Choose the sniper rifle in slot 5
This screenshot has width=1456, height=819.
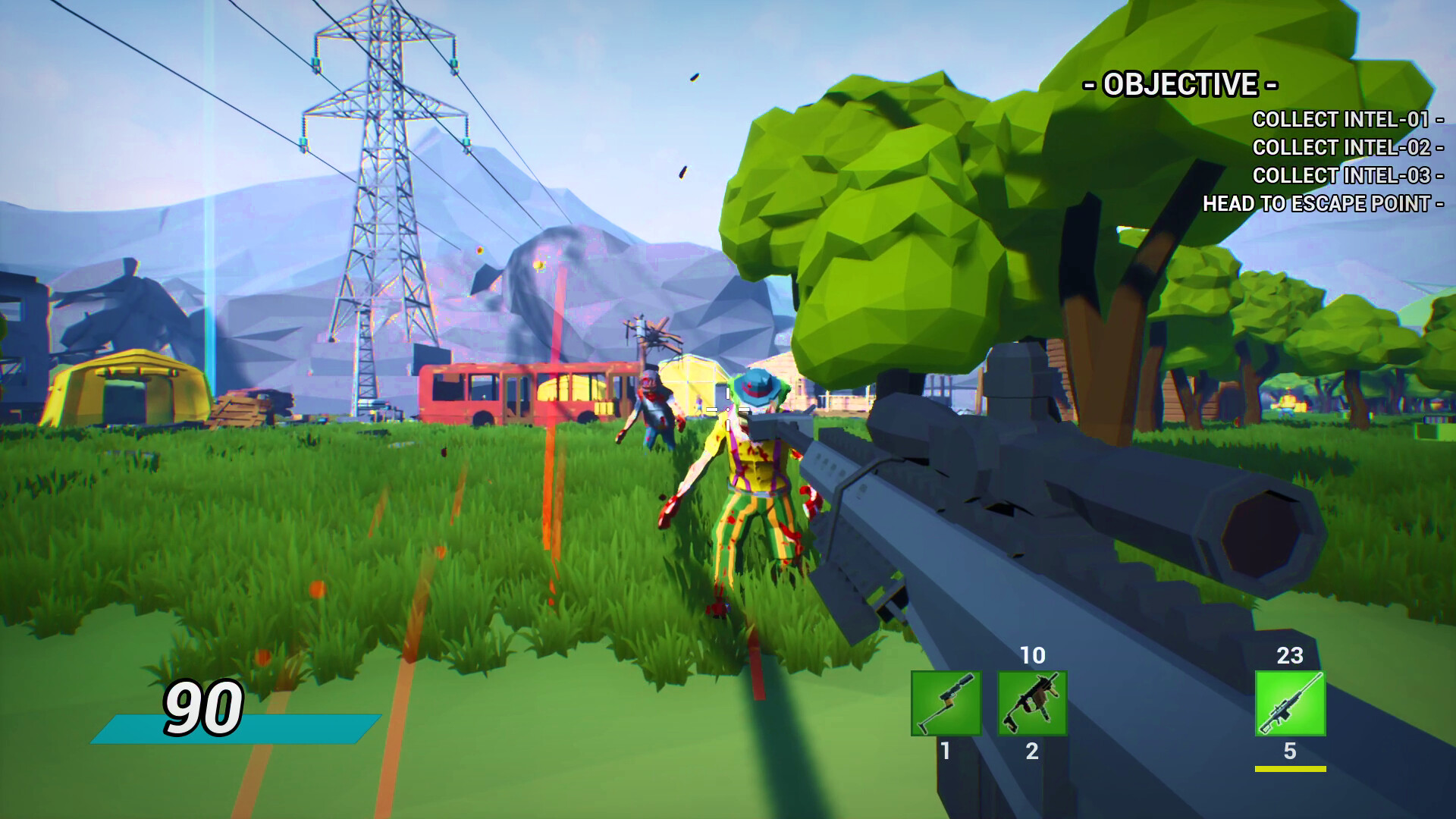point(1290,703)
